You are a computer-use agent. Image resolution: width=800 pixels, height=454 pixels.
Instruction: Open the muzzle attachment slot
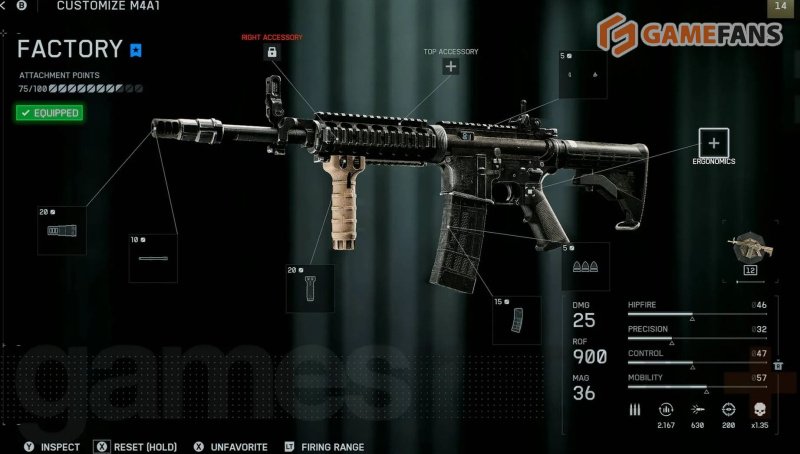[61, 231]
